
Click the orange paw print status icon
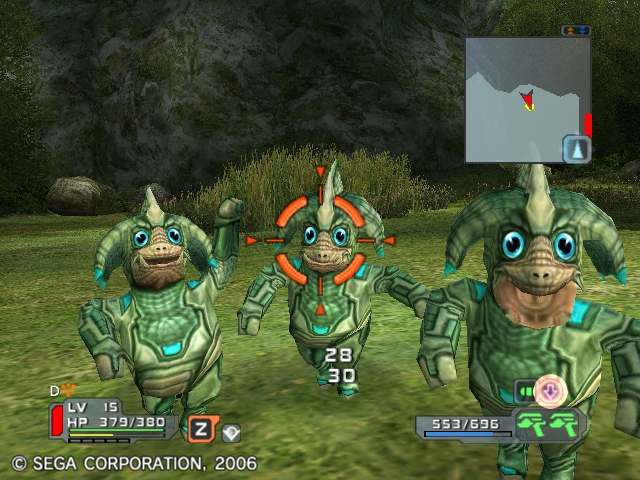(69, 391)
